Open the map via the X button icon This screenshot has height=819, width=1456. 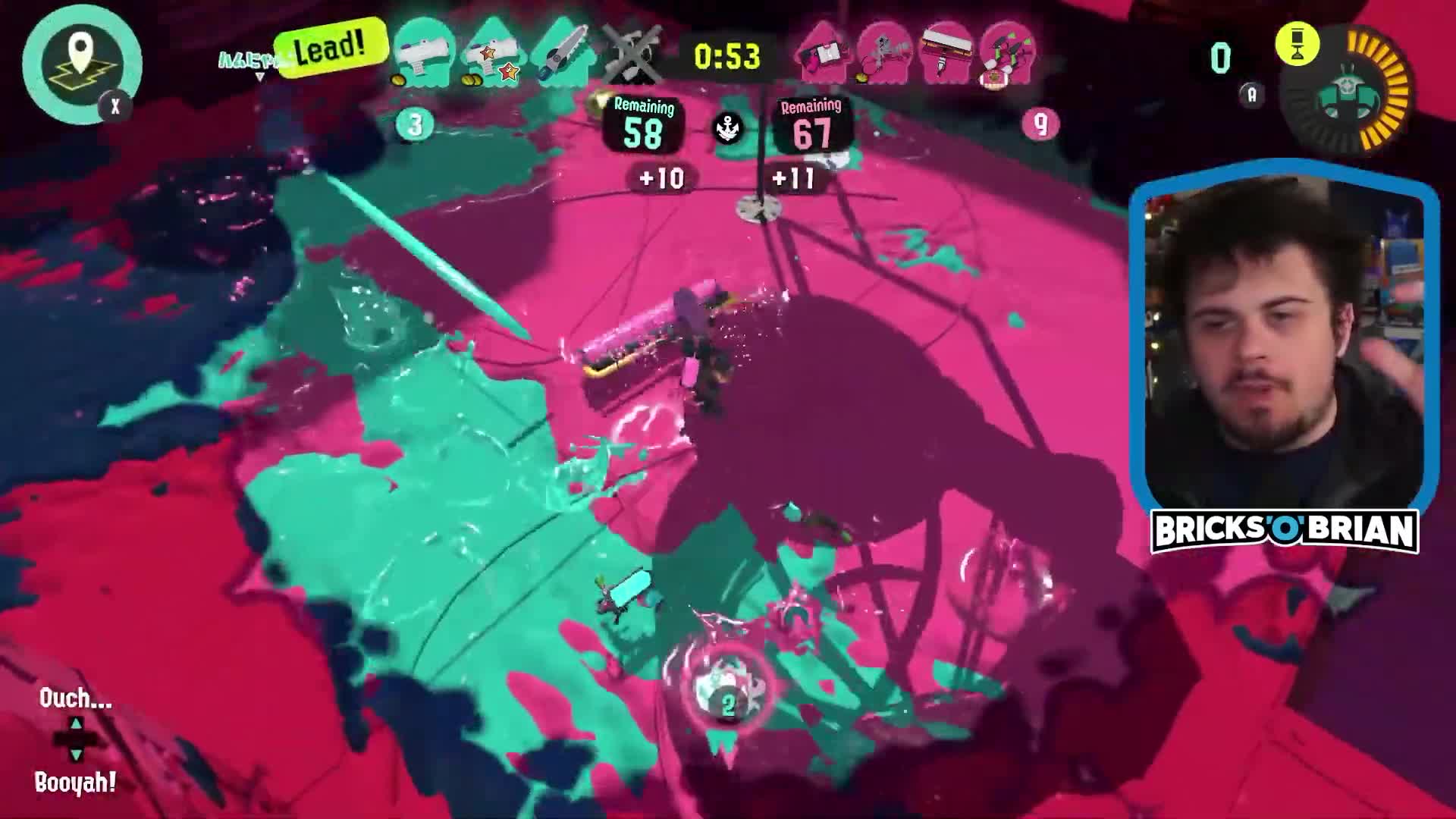pyautogui.click(x=114, y=108)
